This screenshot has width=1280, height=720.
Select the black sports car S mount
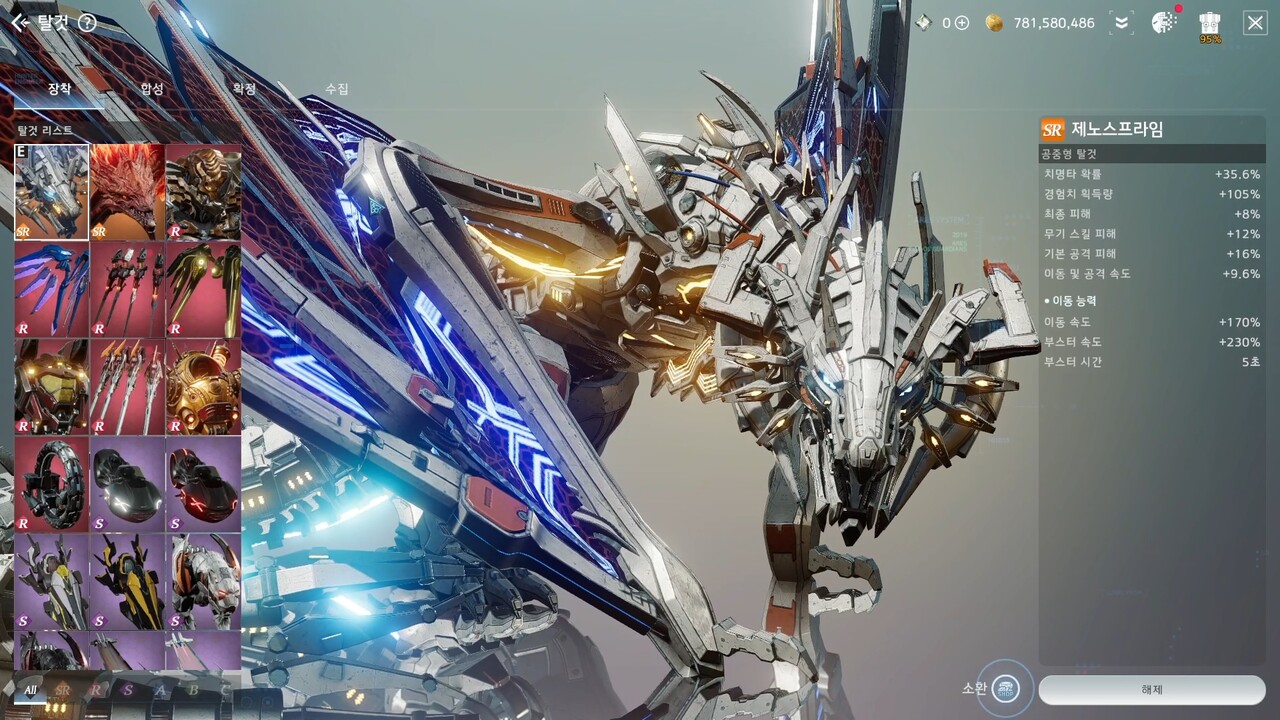click(x=127, y=484)
